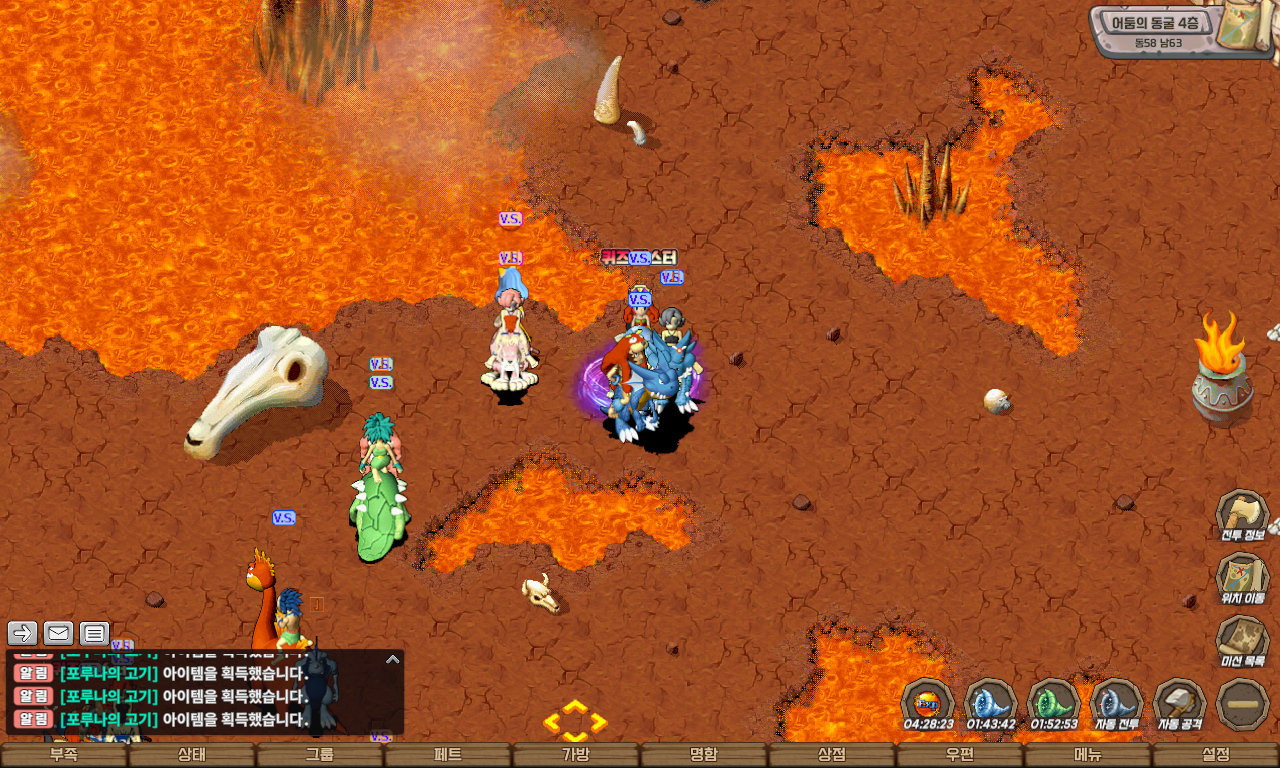Toggle 자동 전투 auto battle

[x=1116, y=703]
